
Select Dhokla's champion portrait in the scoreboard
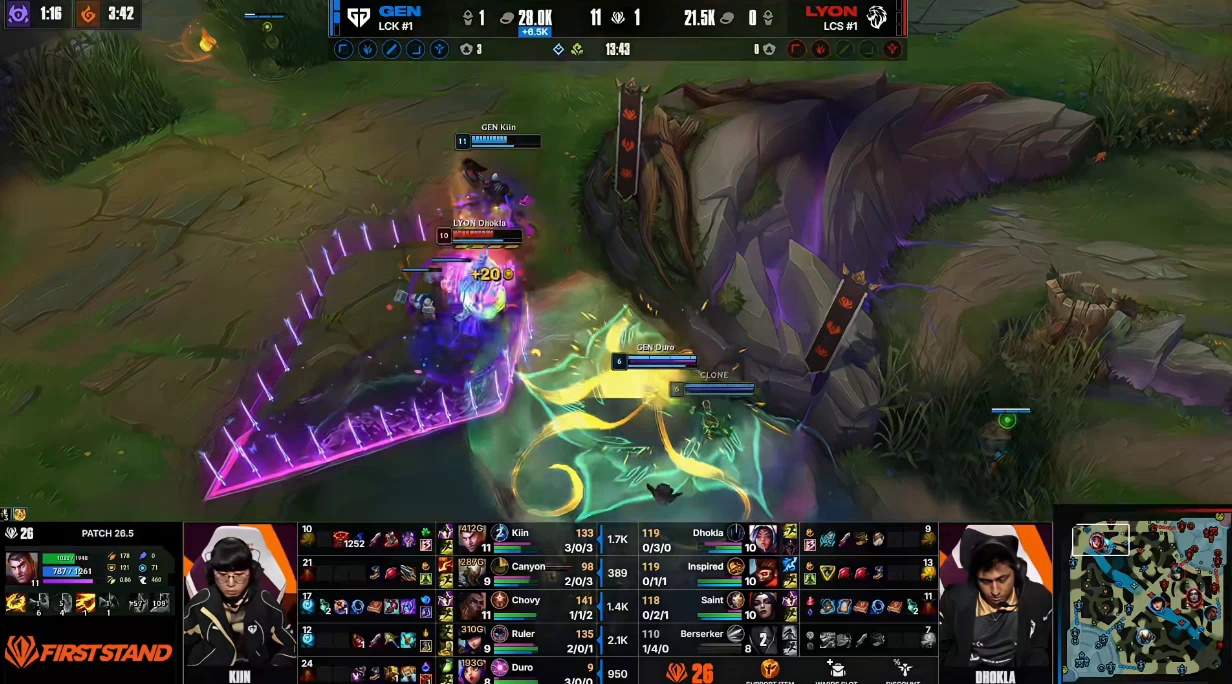click(x=762, y=539)
